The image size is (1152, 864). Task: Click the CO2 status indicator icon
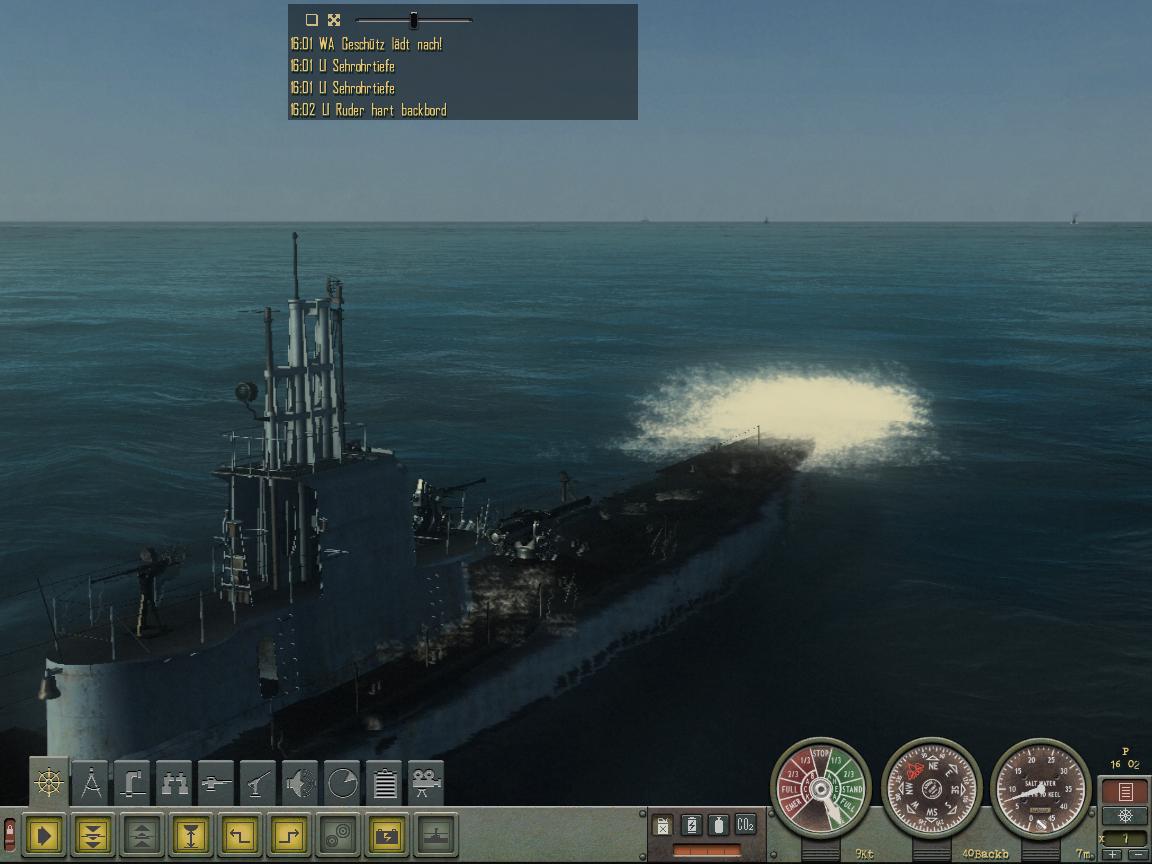click(745, 825)
